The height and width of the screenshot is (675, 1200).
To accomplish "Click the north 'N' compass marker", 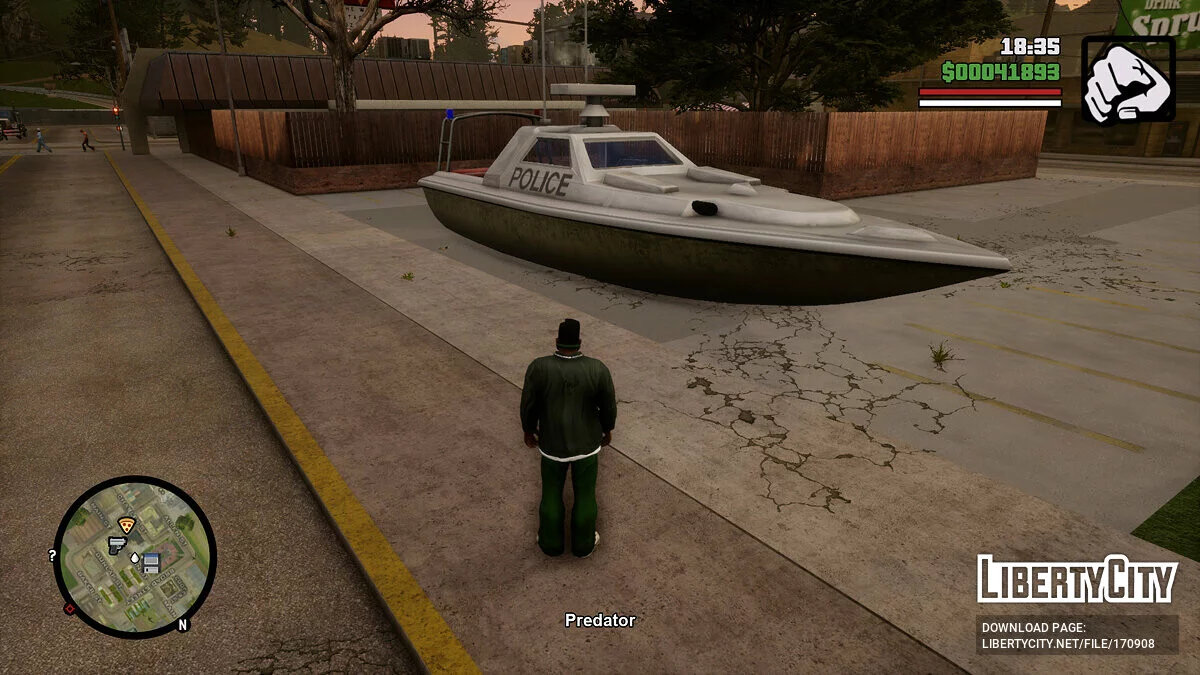I will (x=182, y=625).
